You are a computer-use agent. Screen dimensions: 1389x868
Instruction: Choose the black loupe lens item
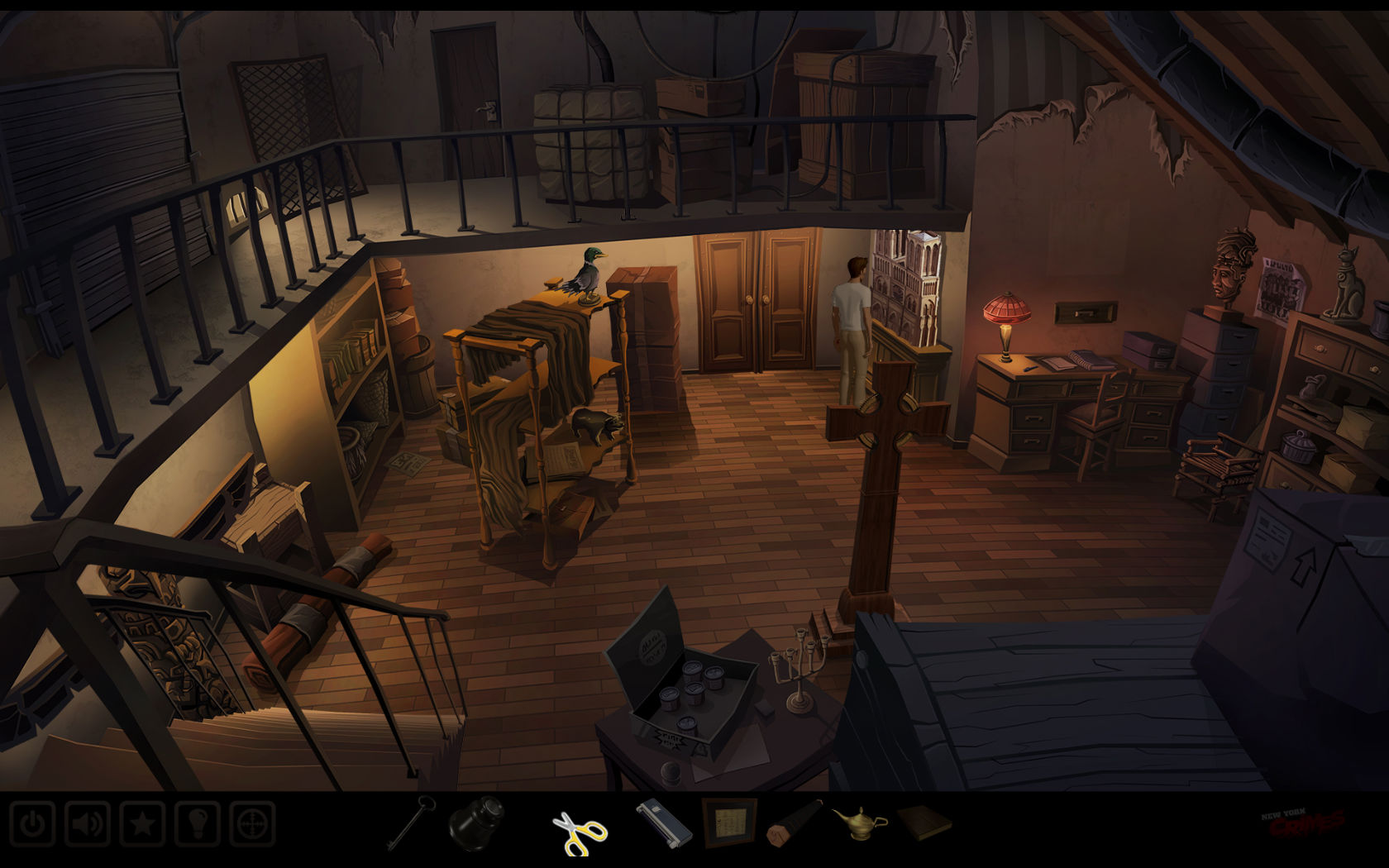tap(476, 823)
